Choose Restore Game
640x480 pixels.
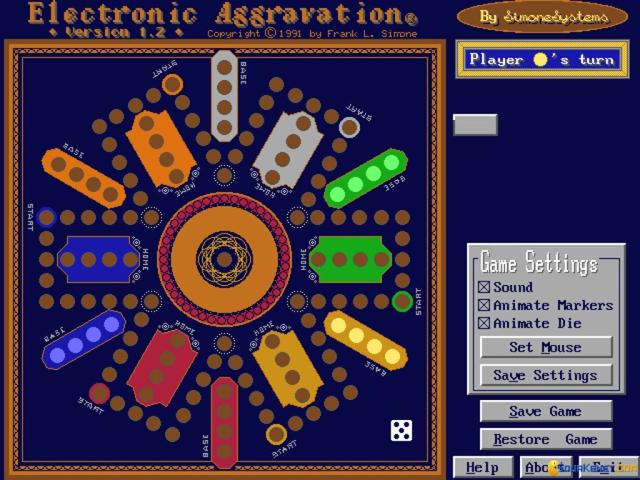545,439
